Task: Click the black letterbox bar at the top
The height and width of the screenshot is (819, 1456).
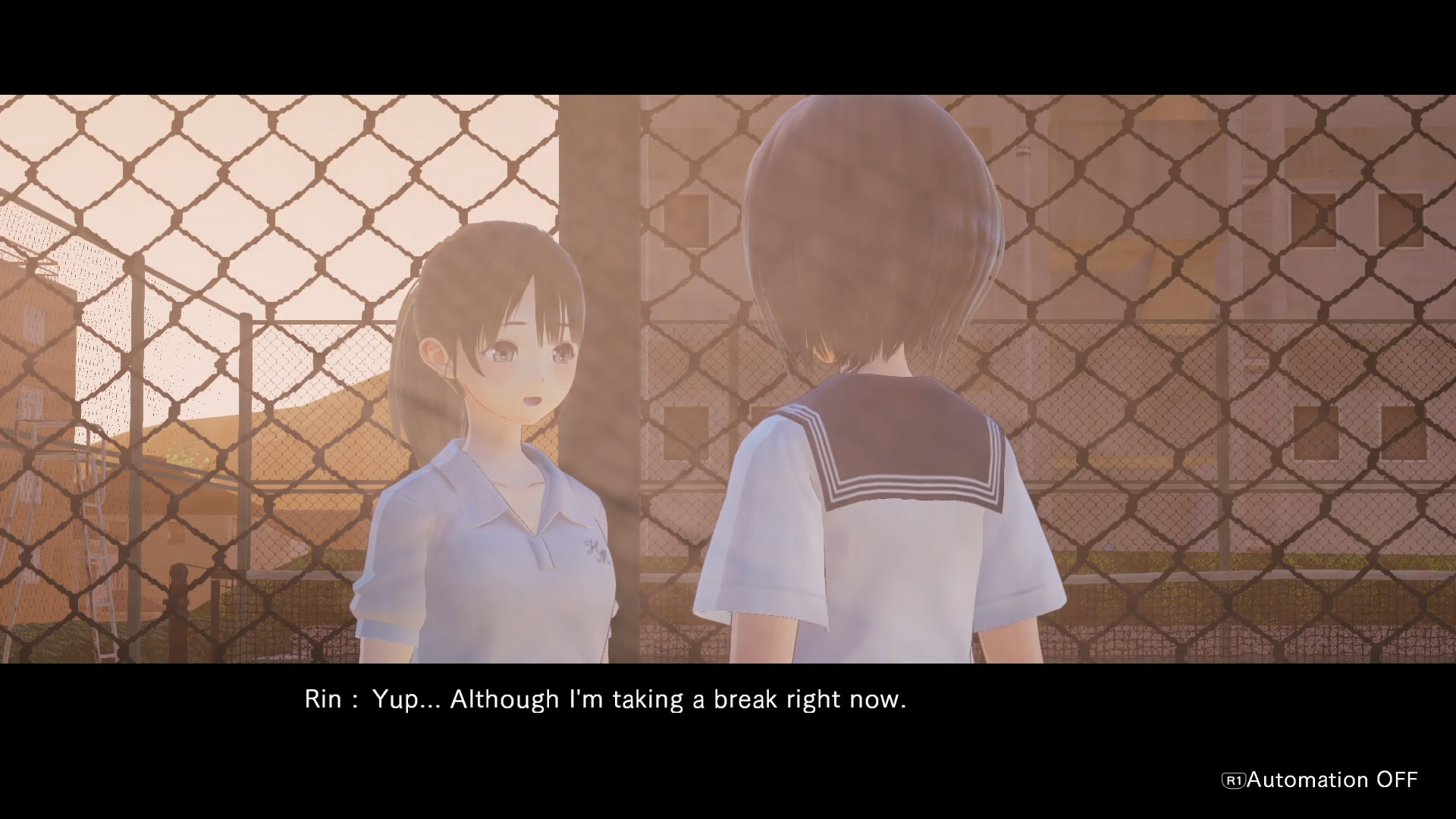Action: click(728, 42)
